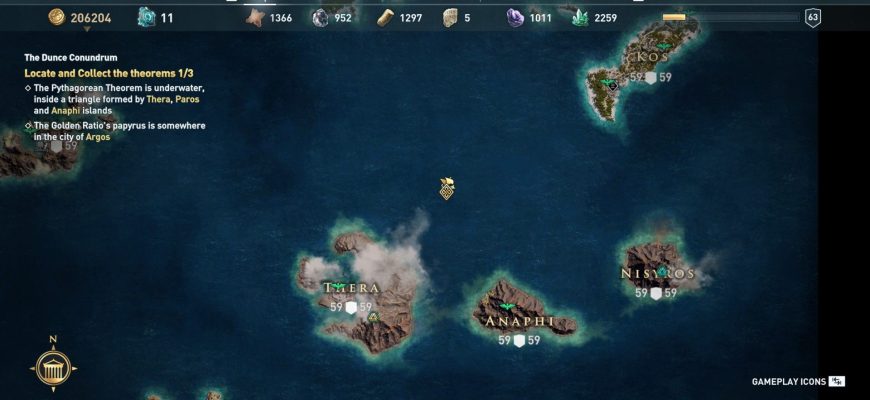Select the level 63 shield badge

[x=813, y=17]
